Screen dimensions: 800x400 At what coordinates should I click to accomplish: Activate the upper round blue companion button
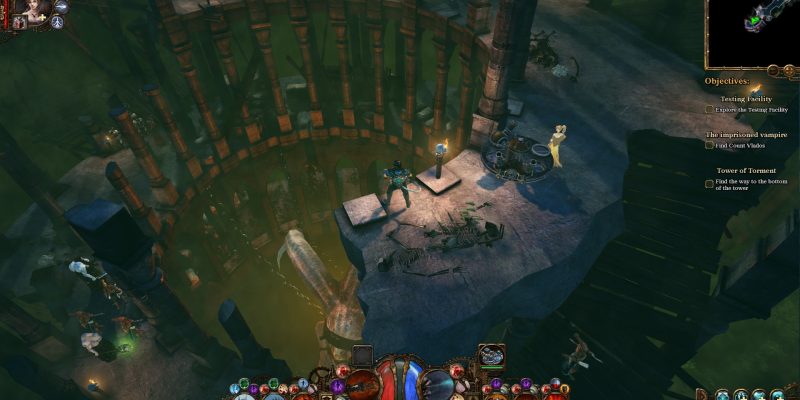tap(61, 6)
